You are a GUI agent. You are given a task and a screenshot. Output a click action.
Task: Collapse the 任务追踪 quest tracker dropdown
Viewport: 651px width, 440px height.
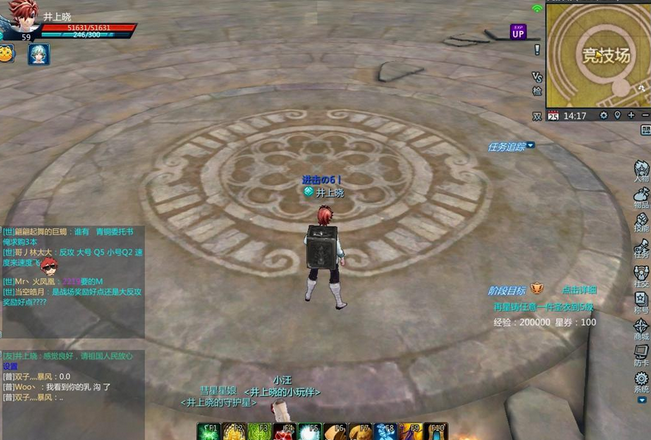pyautogui.click(x=530, y=146)
